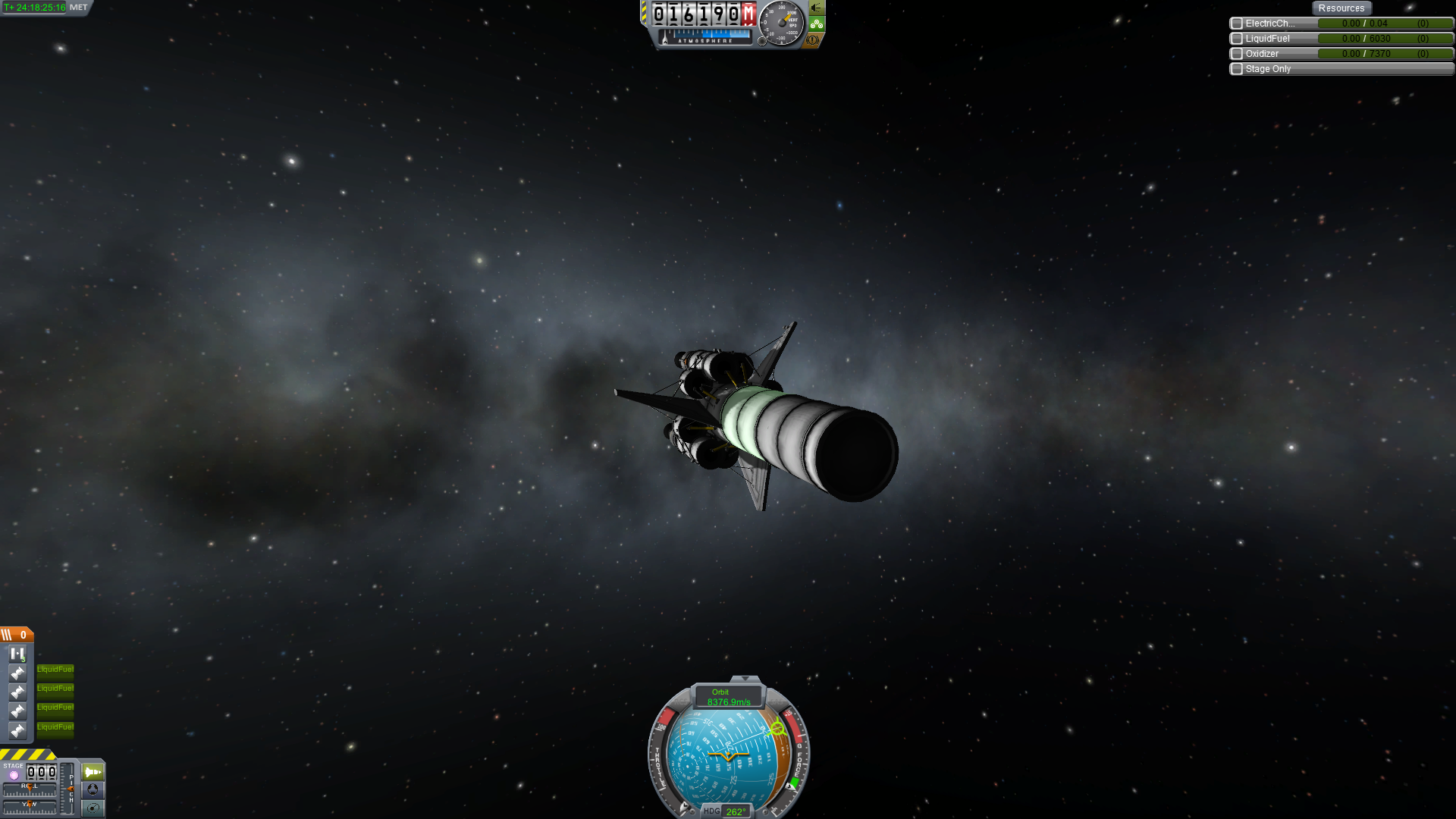Switch to docking mode button
Viewport: 1456px width, 819px height.
coord(93,789)
